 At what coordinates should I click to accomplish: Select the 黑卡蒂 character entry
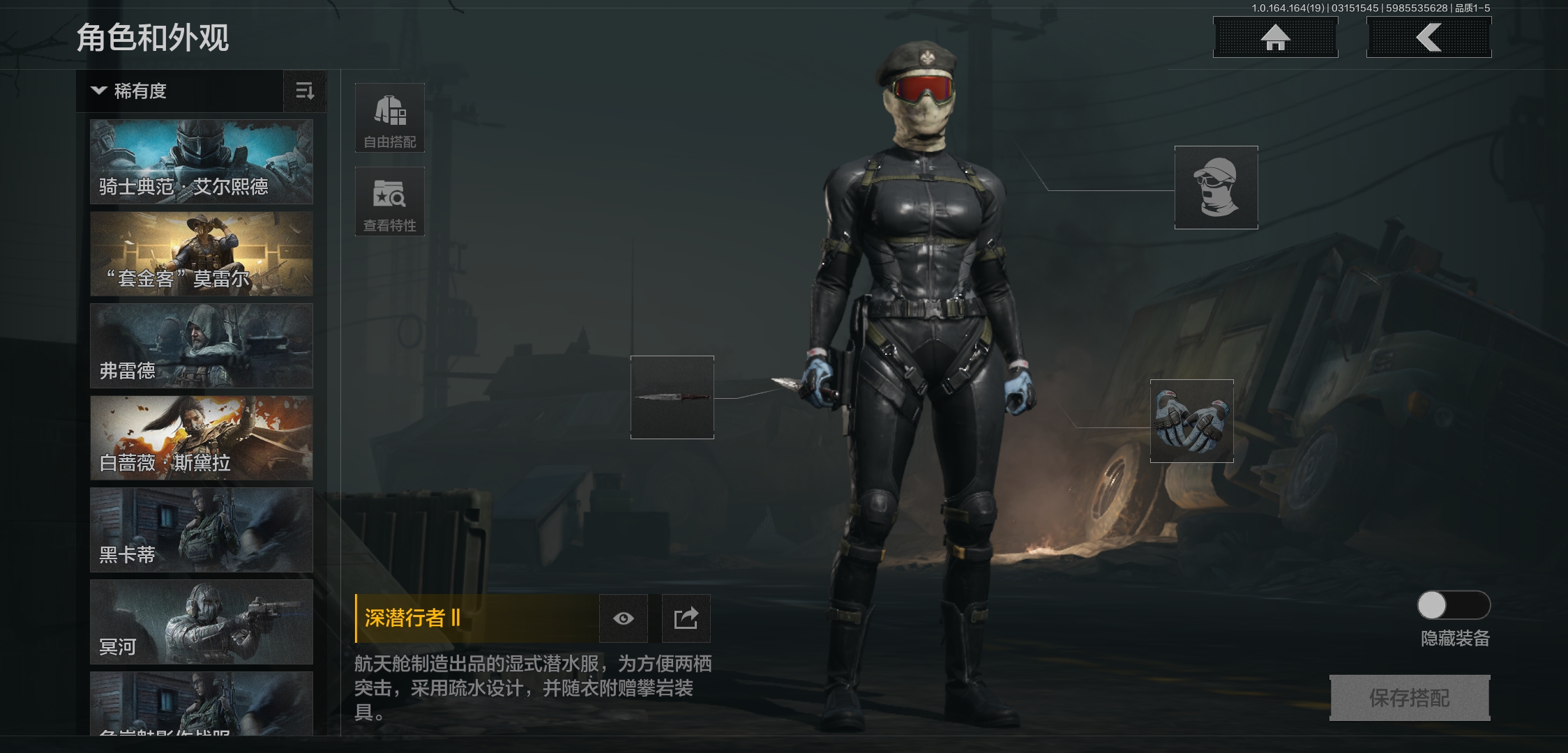(x=201, y=530)
